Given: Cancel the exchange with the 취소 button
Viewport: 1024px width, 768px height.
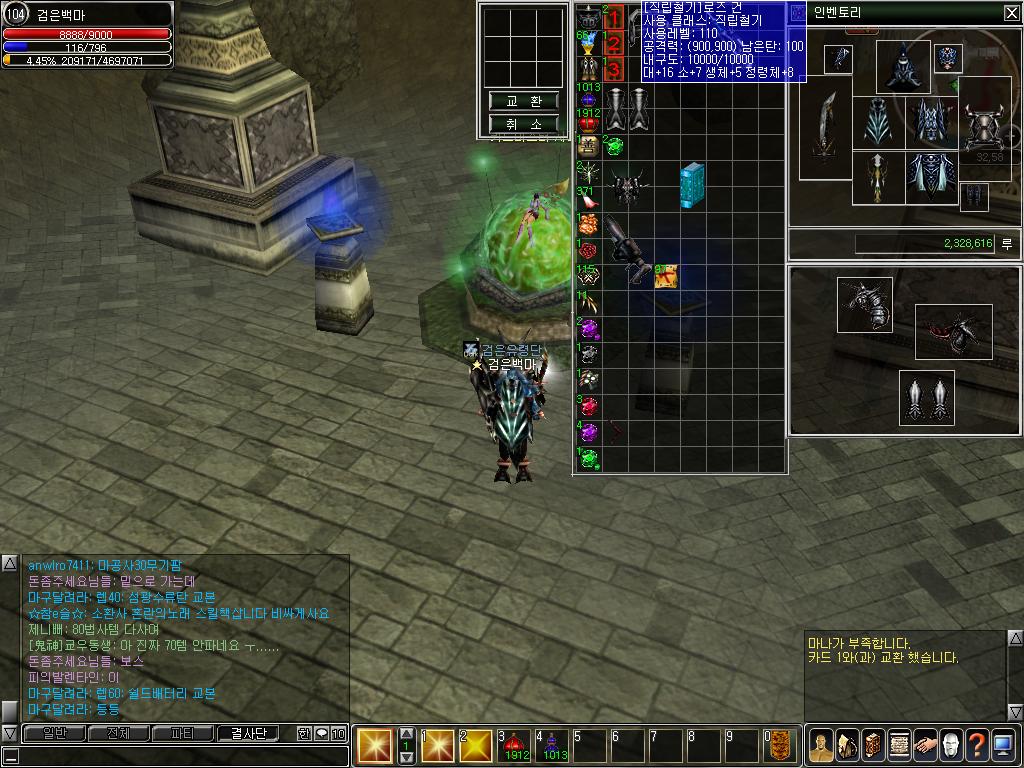Looking at the screenshot, I should 523,124.
